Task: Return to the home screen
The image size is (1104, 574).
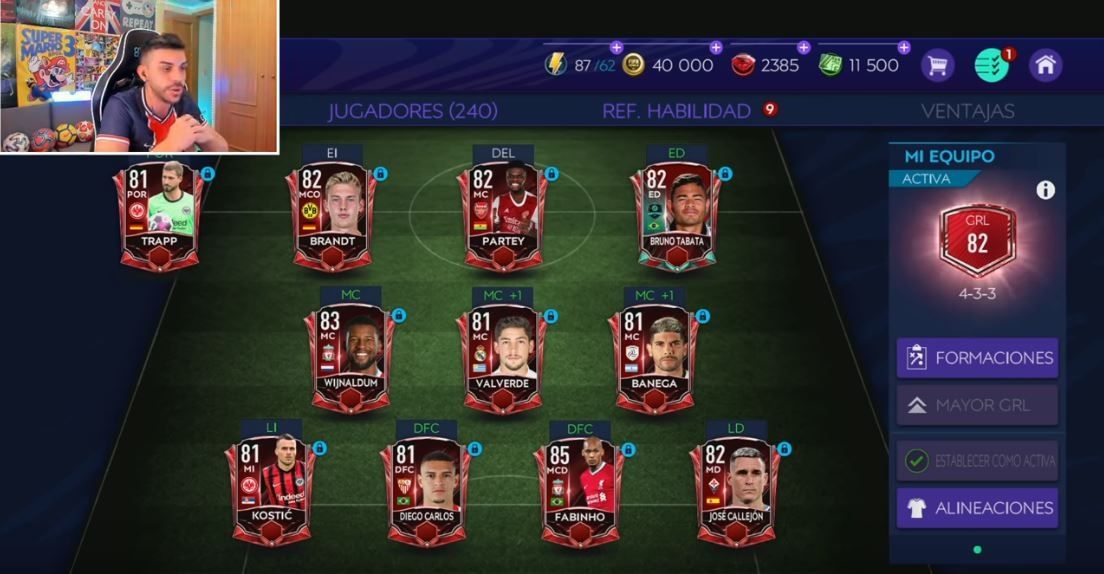Action: tap(1045, 66)
